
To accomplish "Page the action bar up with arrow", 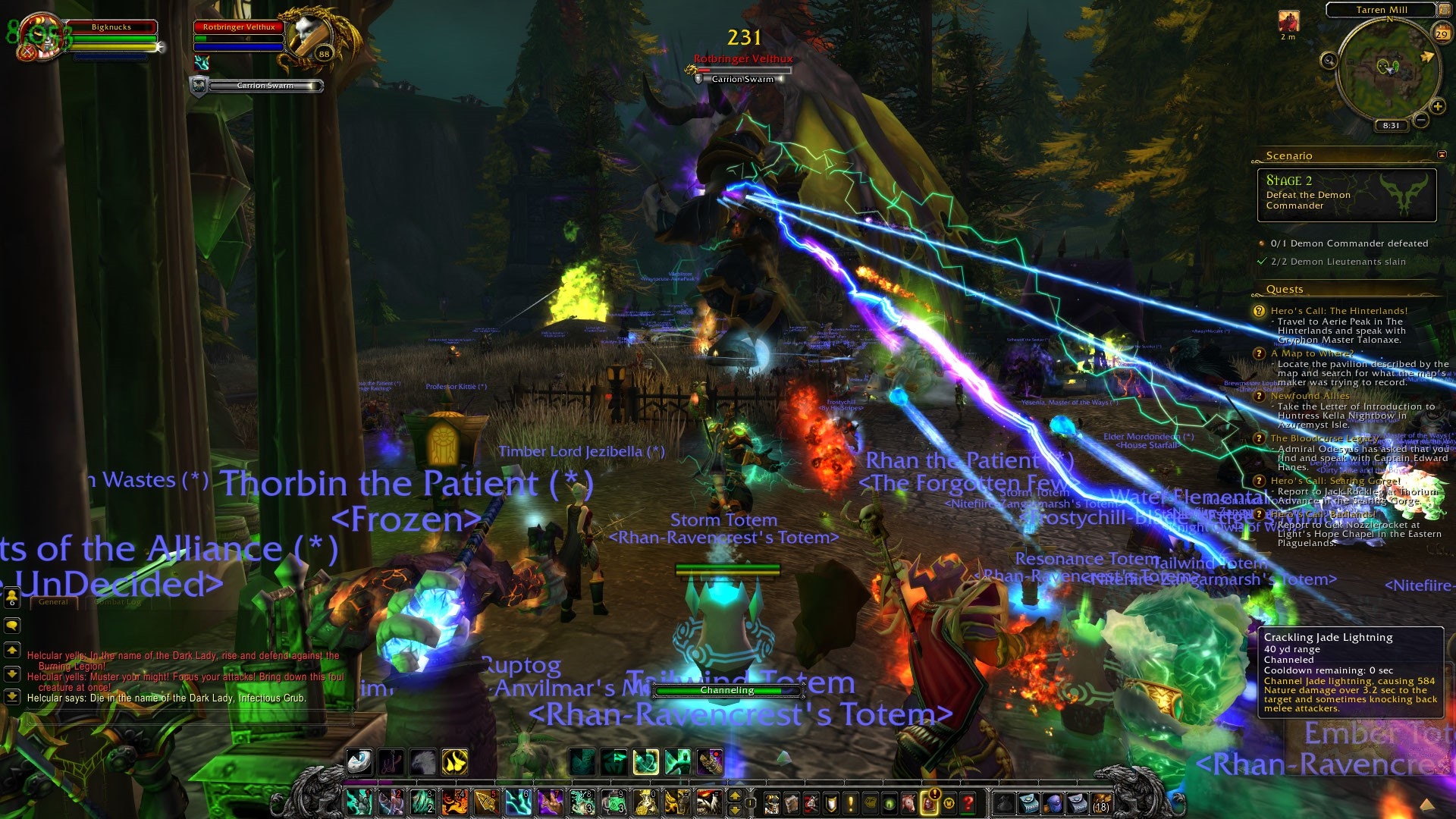I will (734, 795).
